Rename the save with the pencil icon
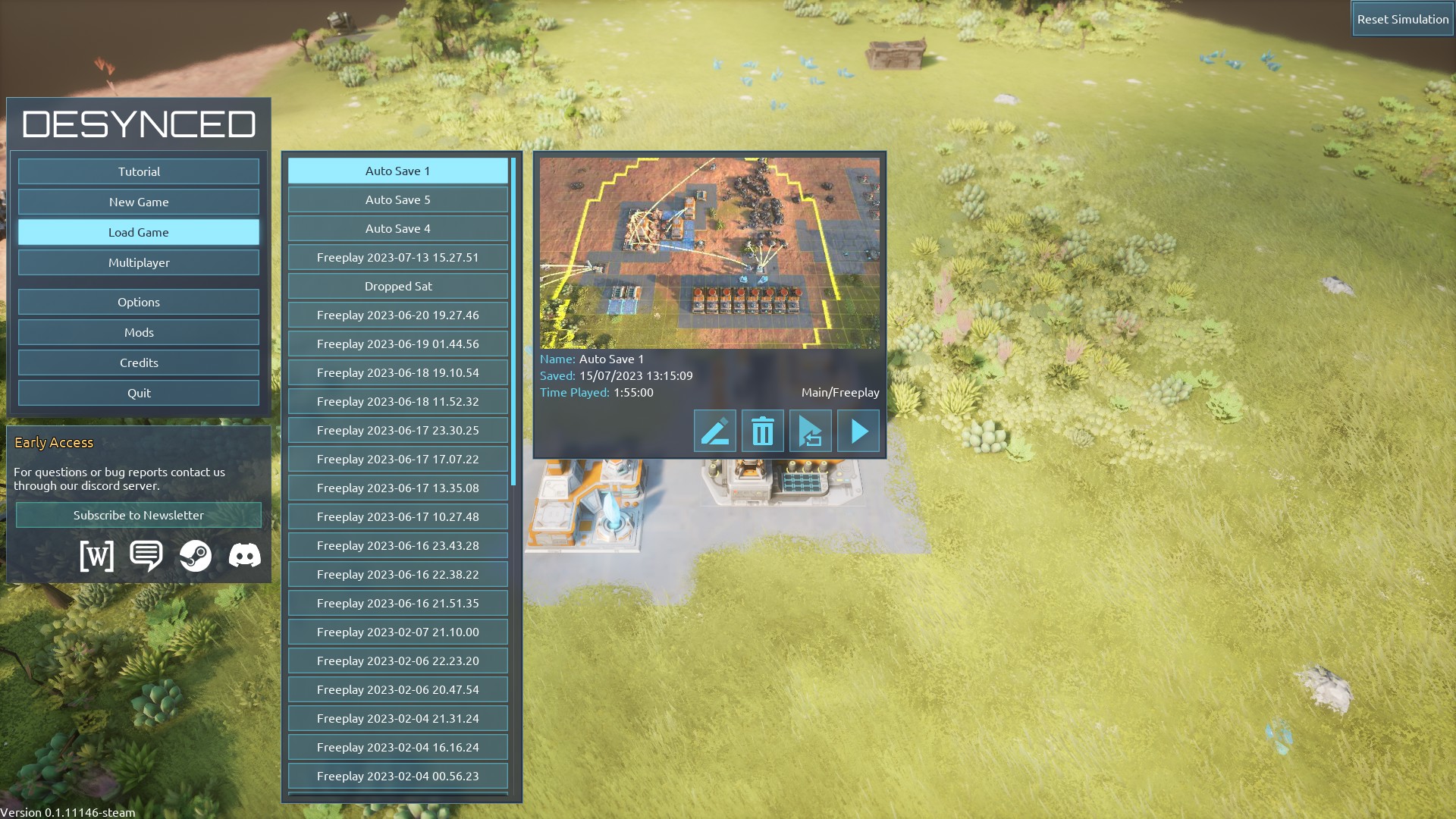1456x819 pixels. [714, 431]
